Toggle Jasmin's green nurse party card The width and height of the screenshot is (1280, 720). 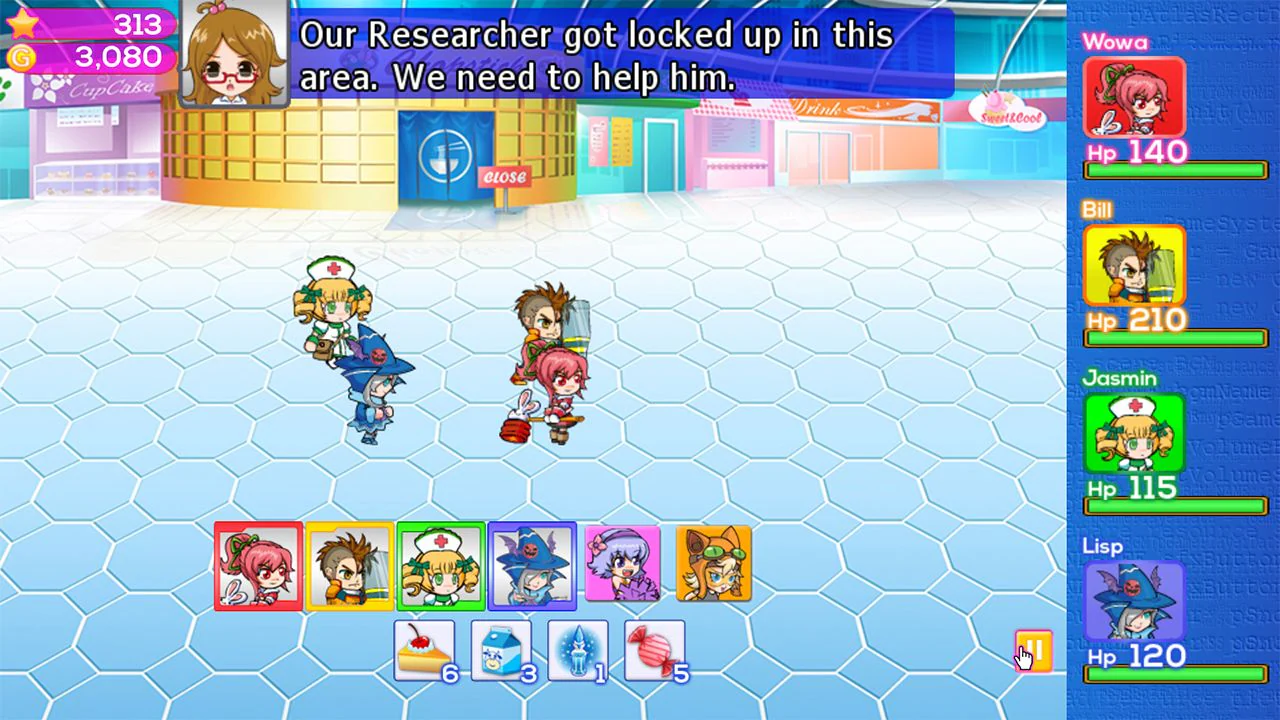[x=440, y=565]
